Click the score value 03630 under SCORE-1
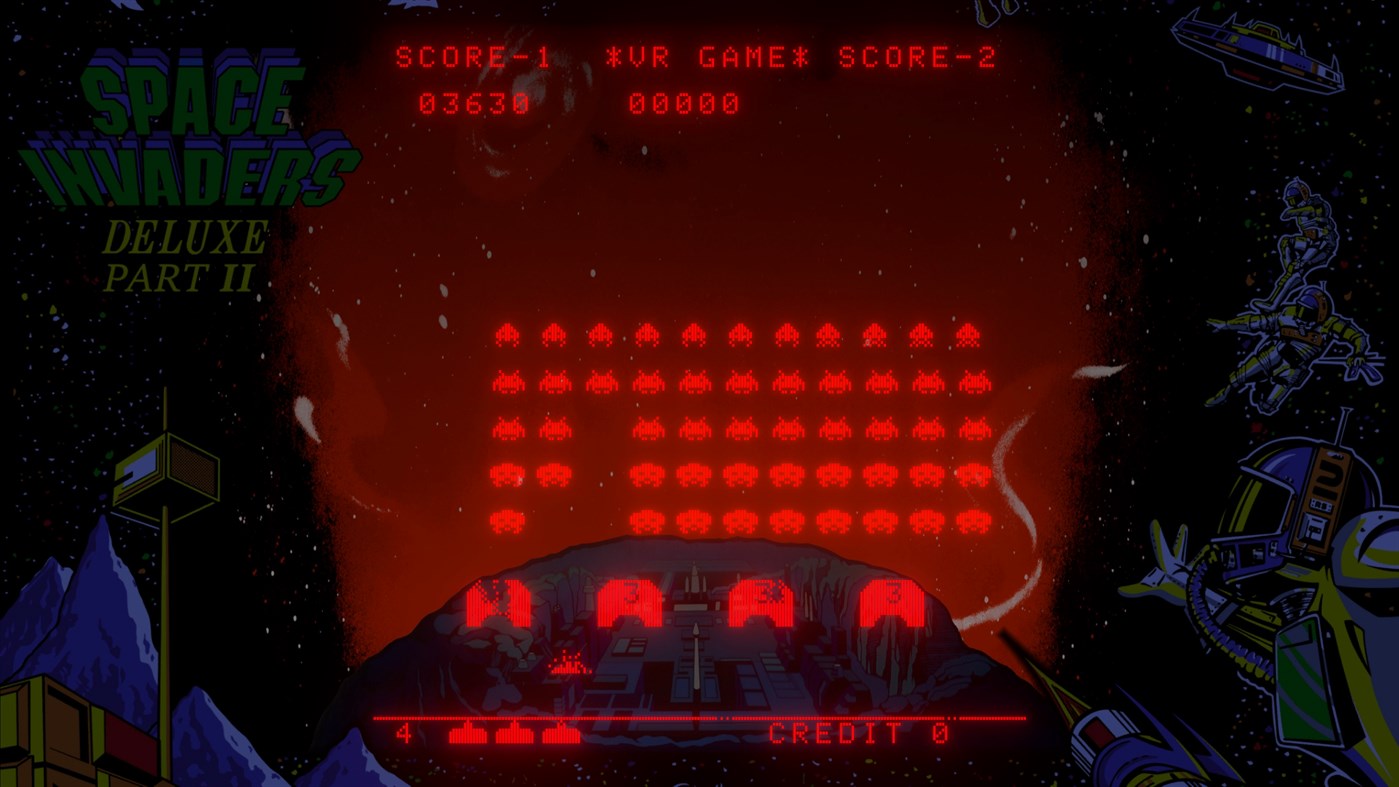1399x787 pixels. click(475, 102)
